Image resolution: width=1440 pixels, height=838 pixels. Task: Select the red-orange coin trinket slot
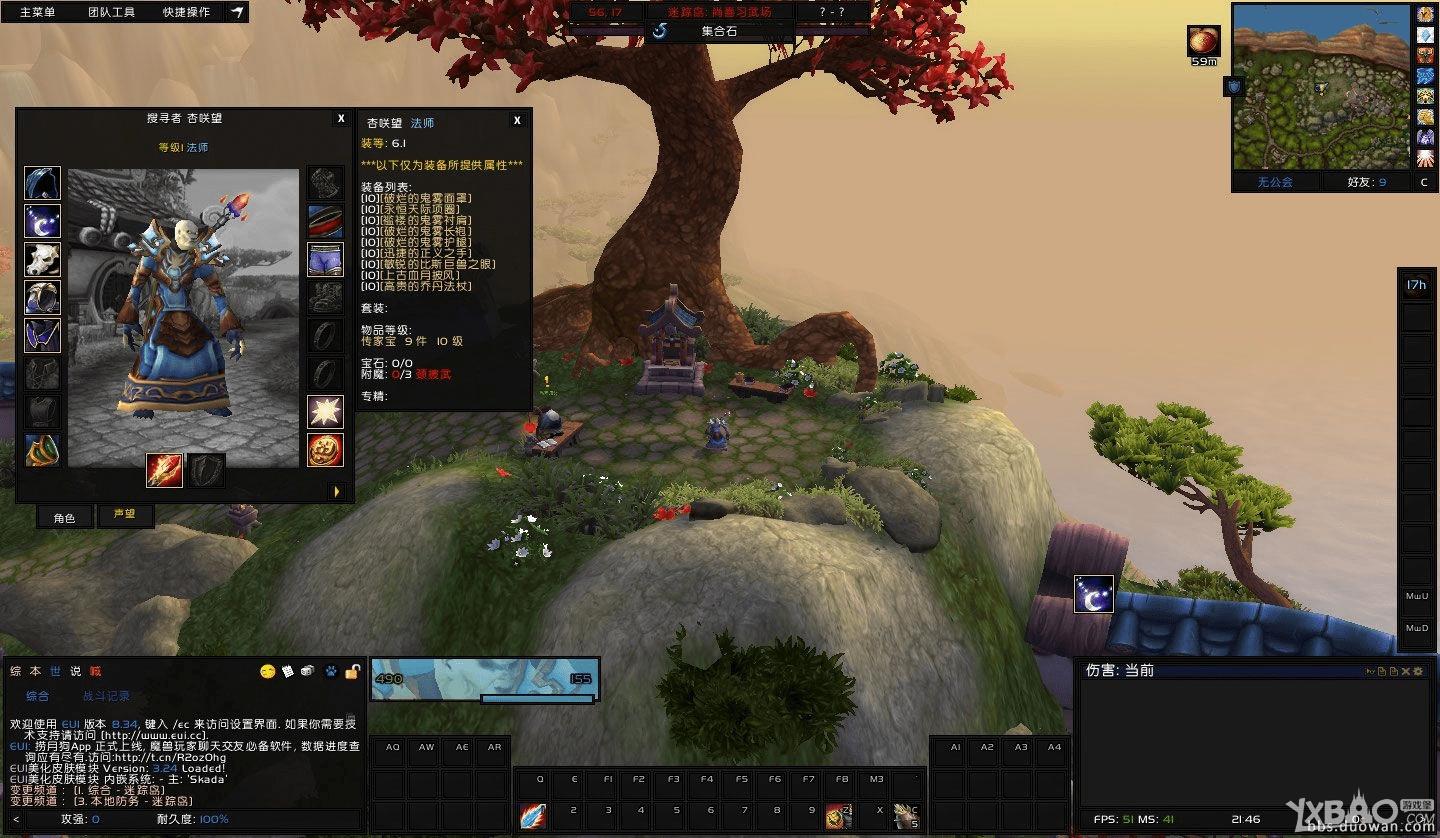[x=325, y=449]
